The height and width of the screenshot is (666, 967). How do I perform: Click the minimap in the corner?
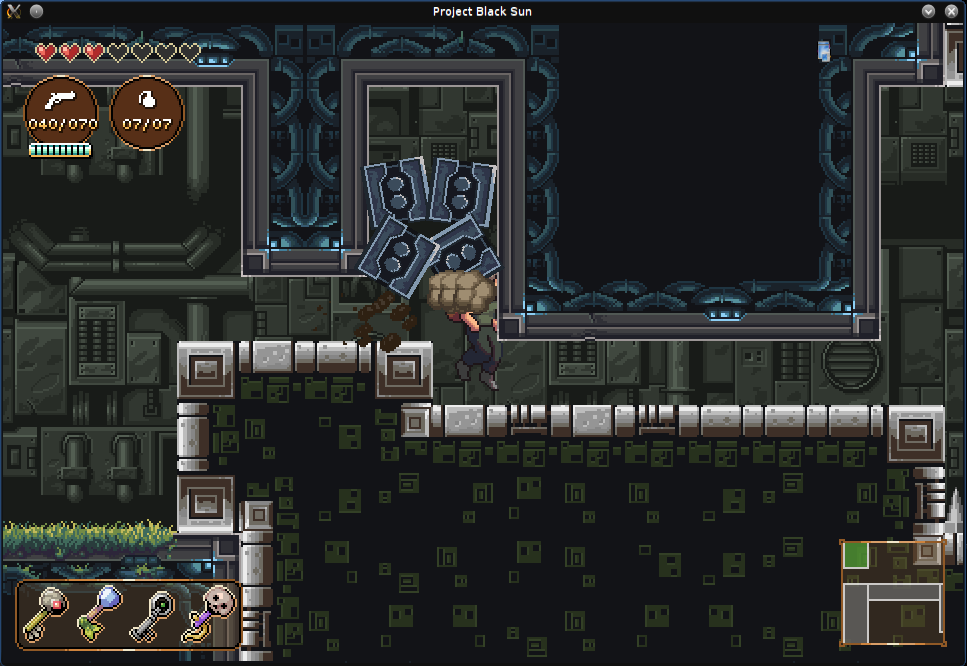click(893, 593)
